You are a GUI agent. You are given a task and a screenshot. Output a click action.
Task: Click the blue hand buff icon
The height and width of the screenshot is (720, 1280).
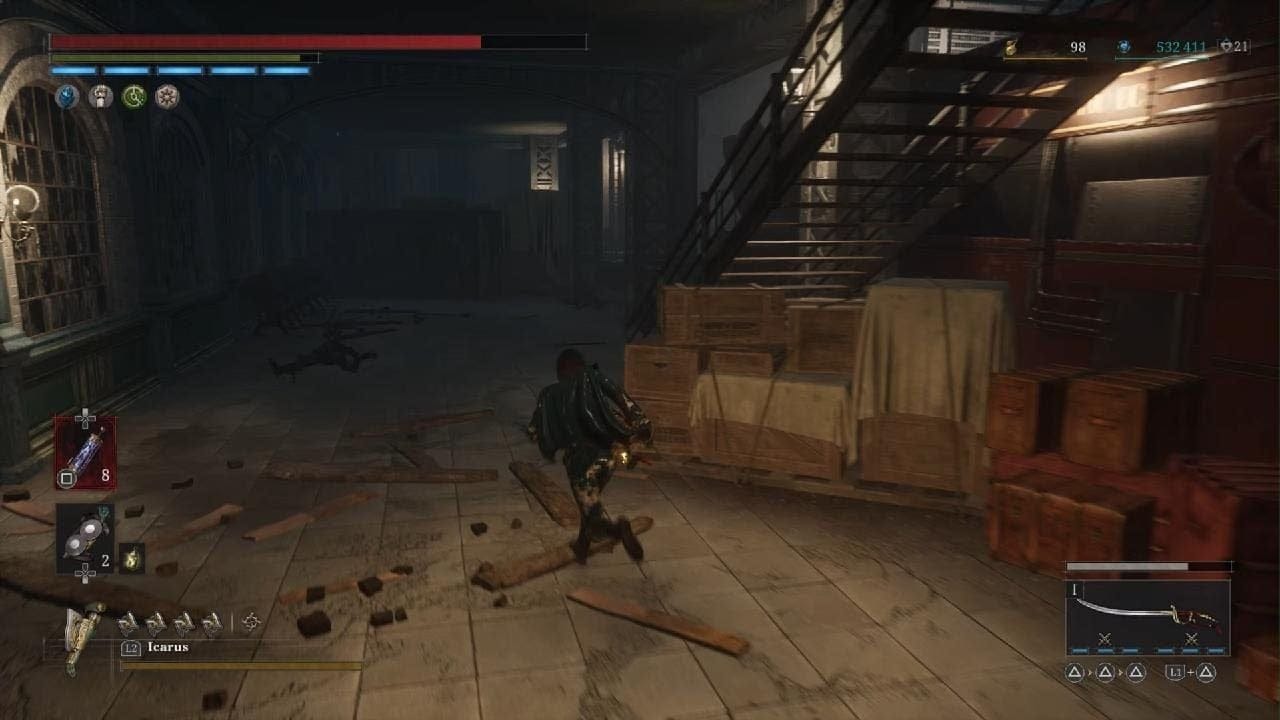tap(67, 96)
